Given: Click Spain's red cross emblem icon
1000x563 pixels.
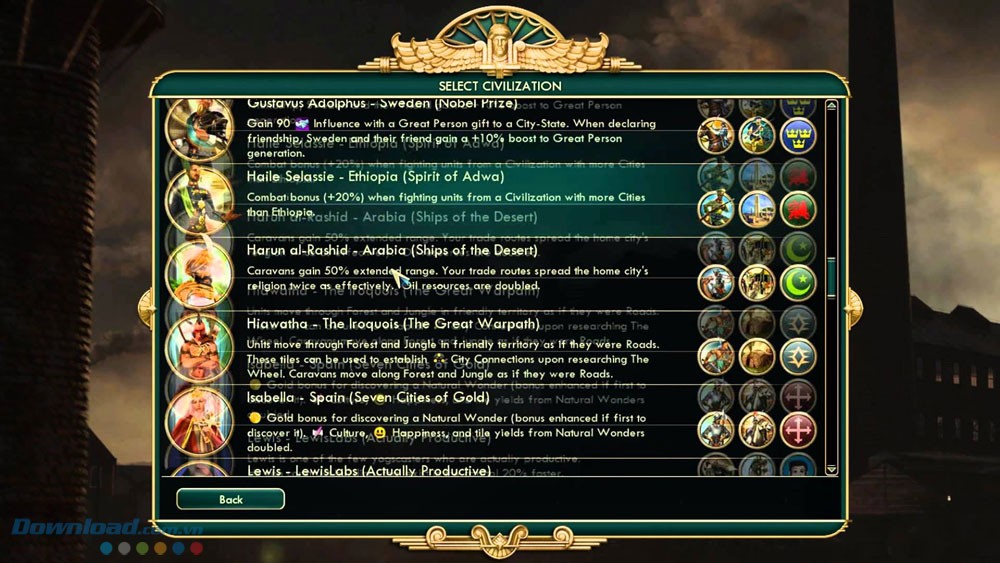Looking at the screenshot, I should [798, 430].
